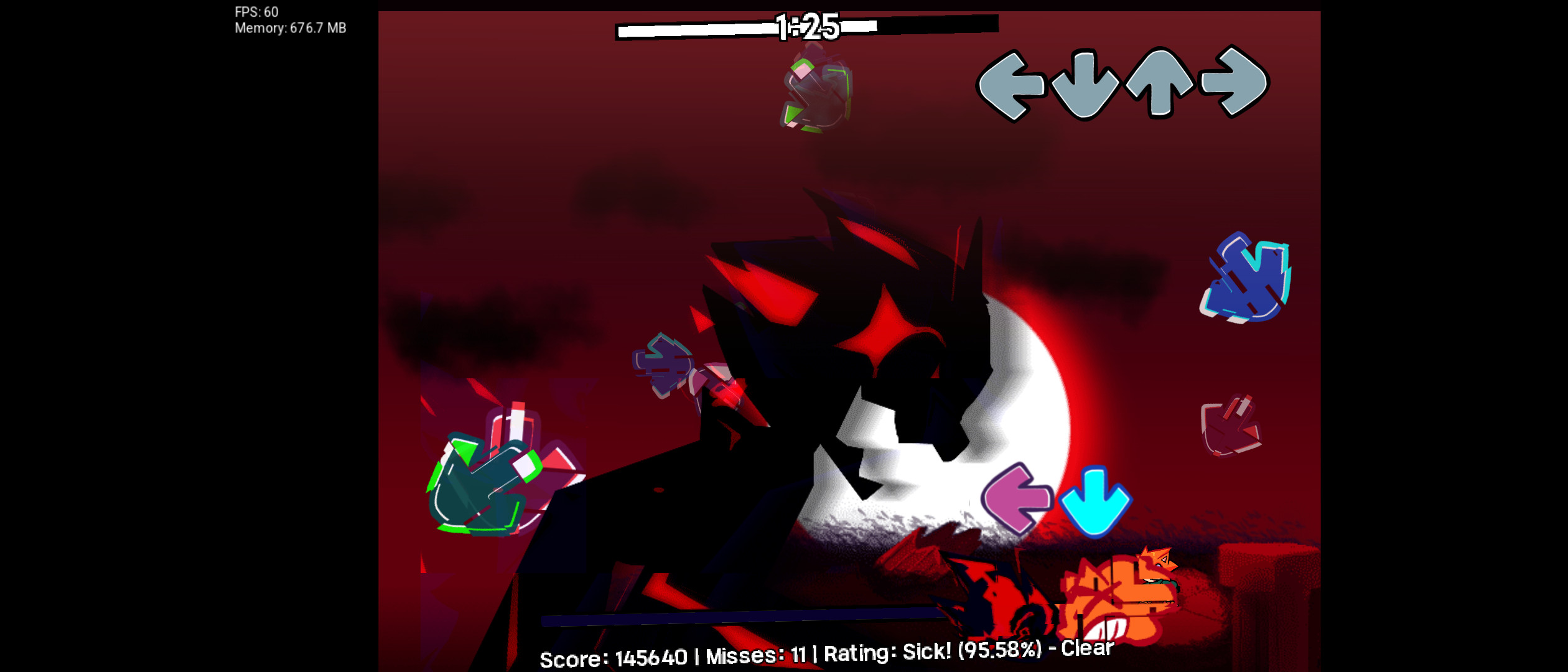Click the Memory usage readout
The height and width of the screenshot is (672, 1568).
coord(291,27)
